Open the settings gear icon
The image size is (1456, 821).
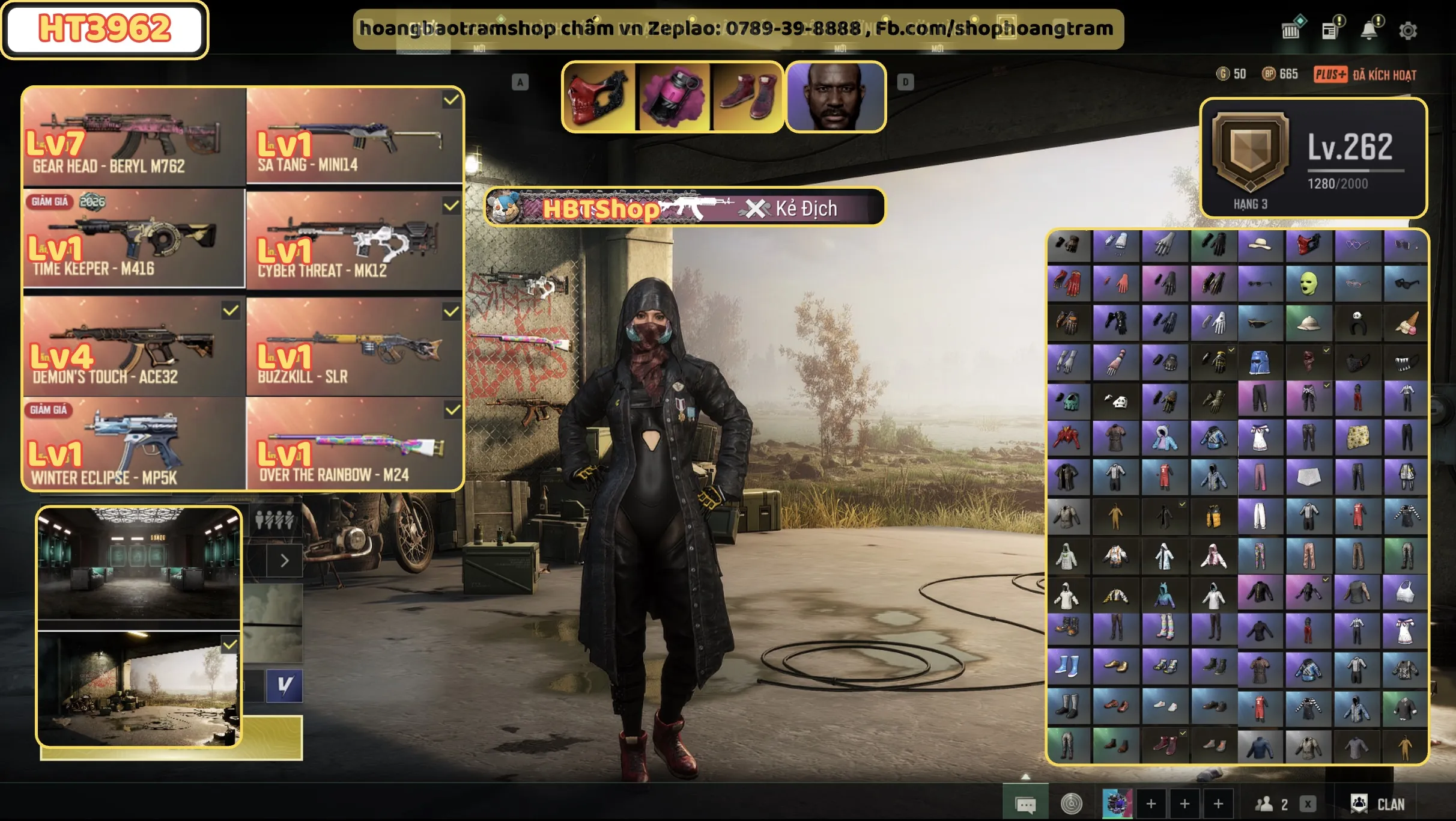point(1407,31)
